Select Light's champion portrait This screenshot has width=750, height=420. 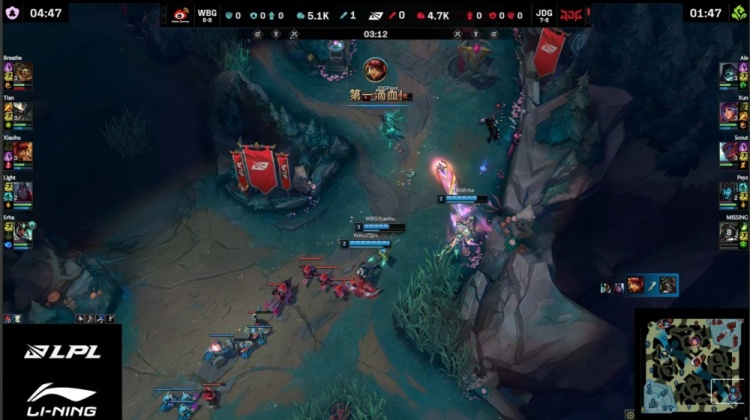(x=23, y=191)
